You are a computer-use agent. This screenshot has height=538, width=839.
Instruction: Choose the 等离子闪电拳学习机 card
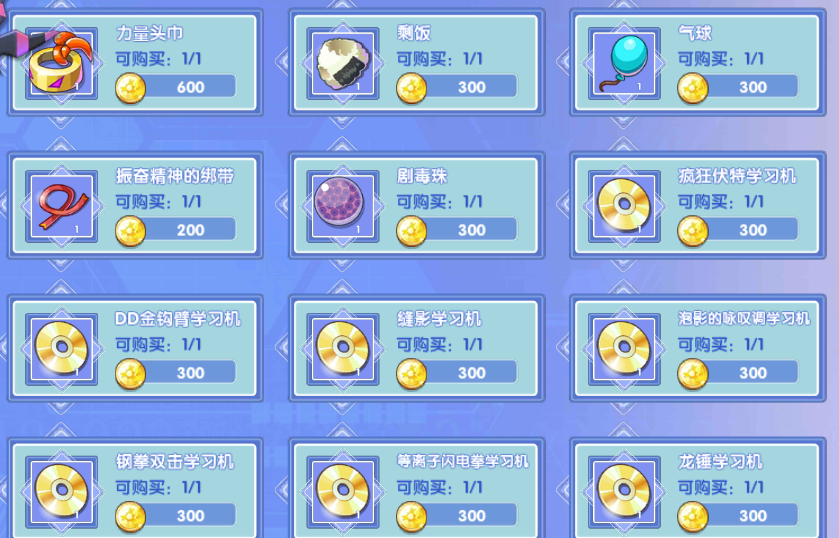tap(416, 490)
